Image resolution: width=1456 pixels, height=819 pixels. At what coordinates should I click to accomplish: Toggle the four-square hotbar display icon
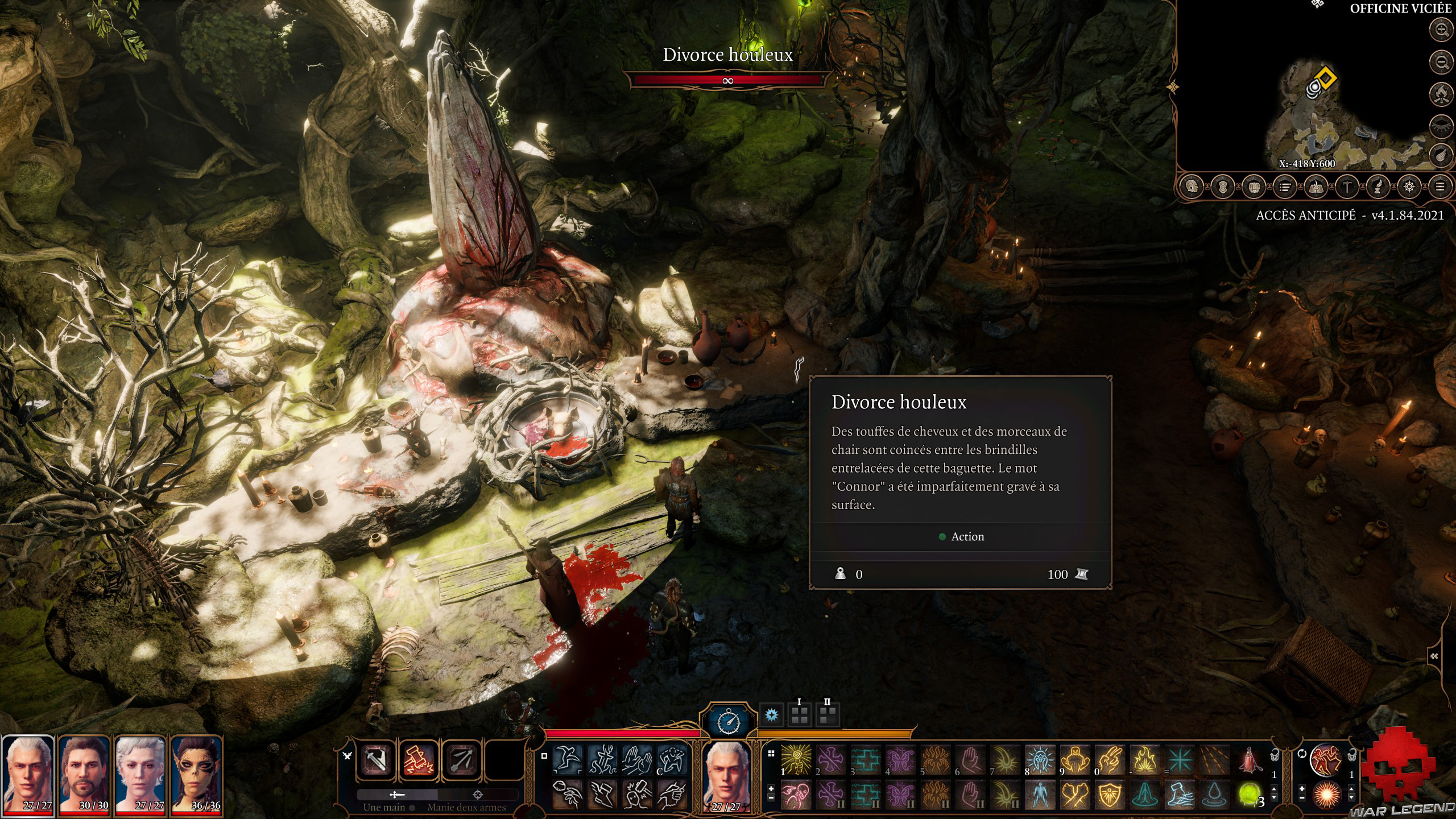pos(771,753)
